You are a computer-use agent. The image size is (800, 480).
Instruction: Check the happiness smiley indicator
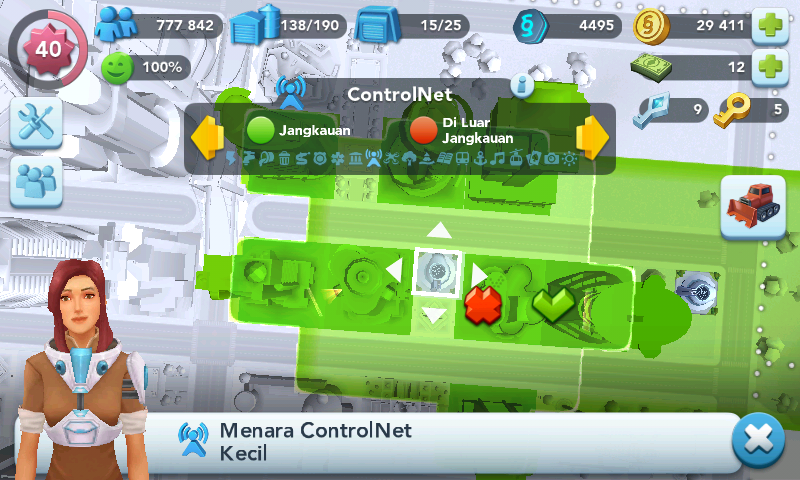tap(146, 68)
